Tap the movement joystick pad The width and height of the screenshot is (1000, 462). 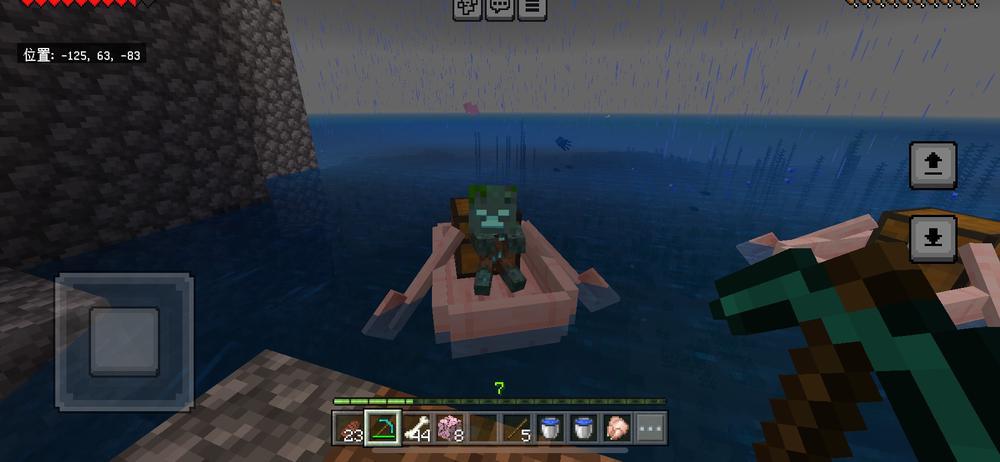124,340
